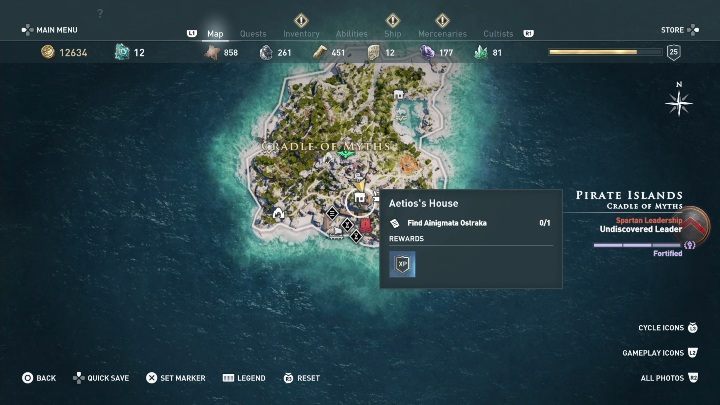Open the Cultists tab
The width and height of the screenshot is (720, 405).
point(498,34)
